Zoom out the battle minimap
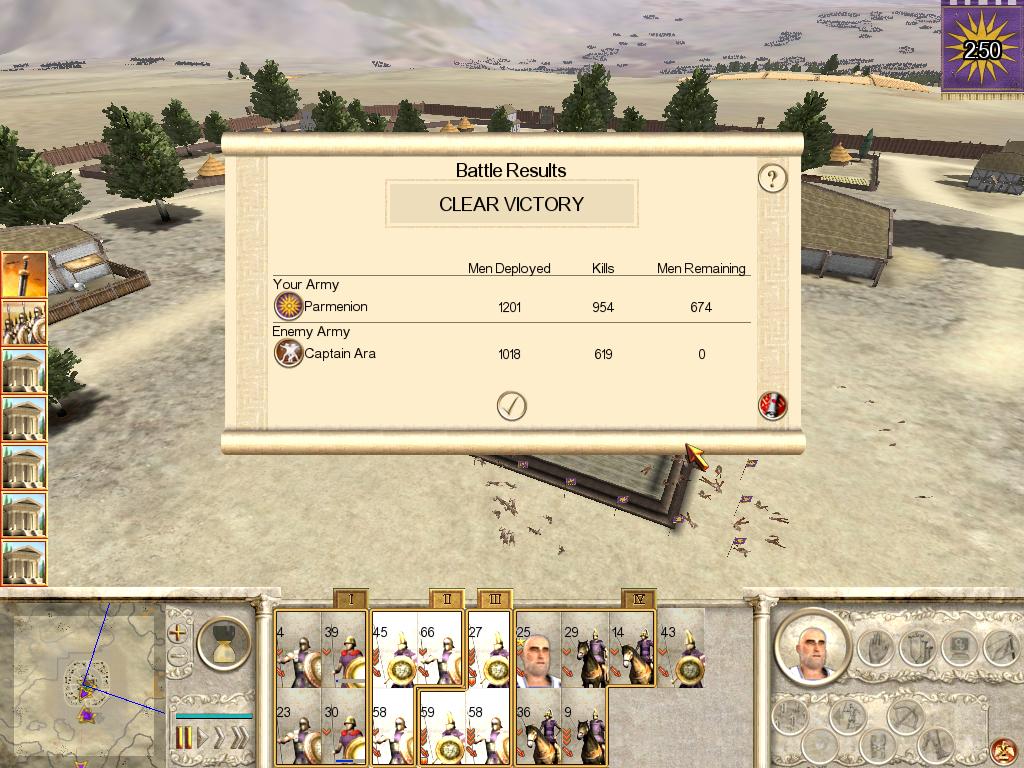Screen dimensions: 1024x768 click(x=178, y=657)
